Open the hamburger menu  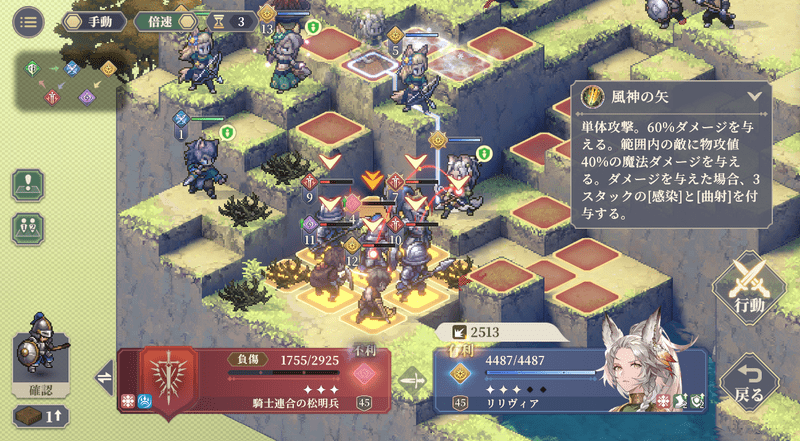tap(27, 20)
